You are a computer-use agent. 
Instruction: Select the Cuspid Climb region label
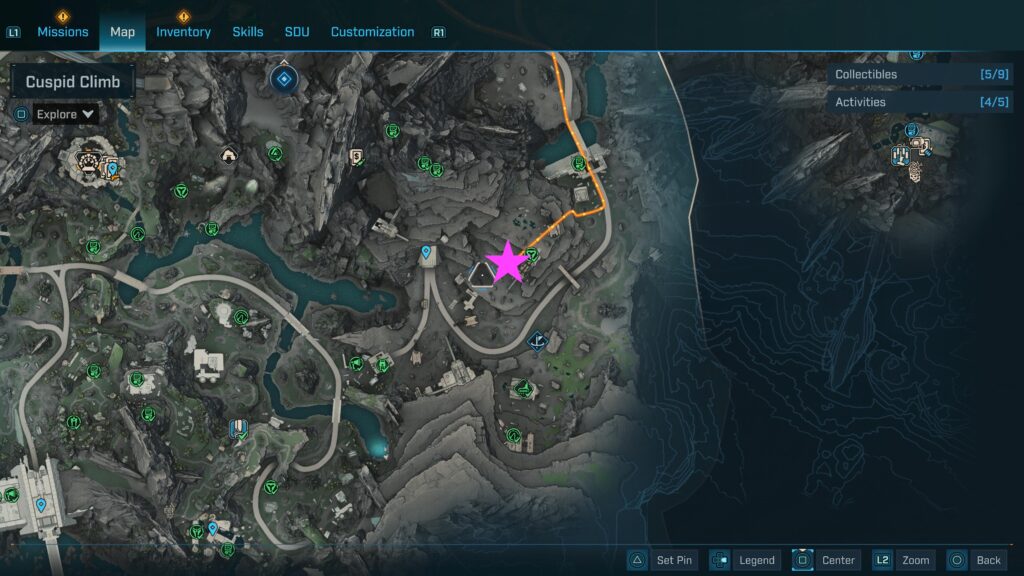(x=73, y=82)
